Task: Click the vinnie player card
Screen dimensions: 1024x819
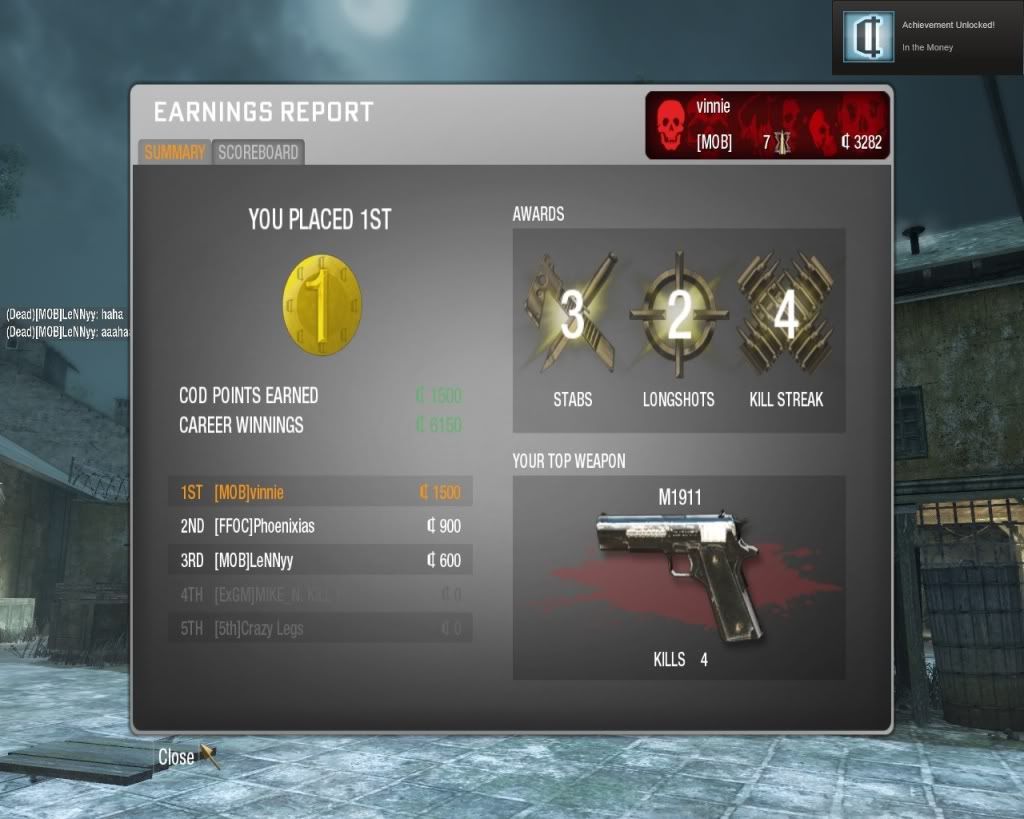Action: coord(767,125)
